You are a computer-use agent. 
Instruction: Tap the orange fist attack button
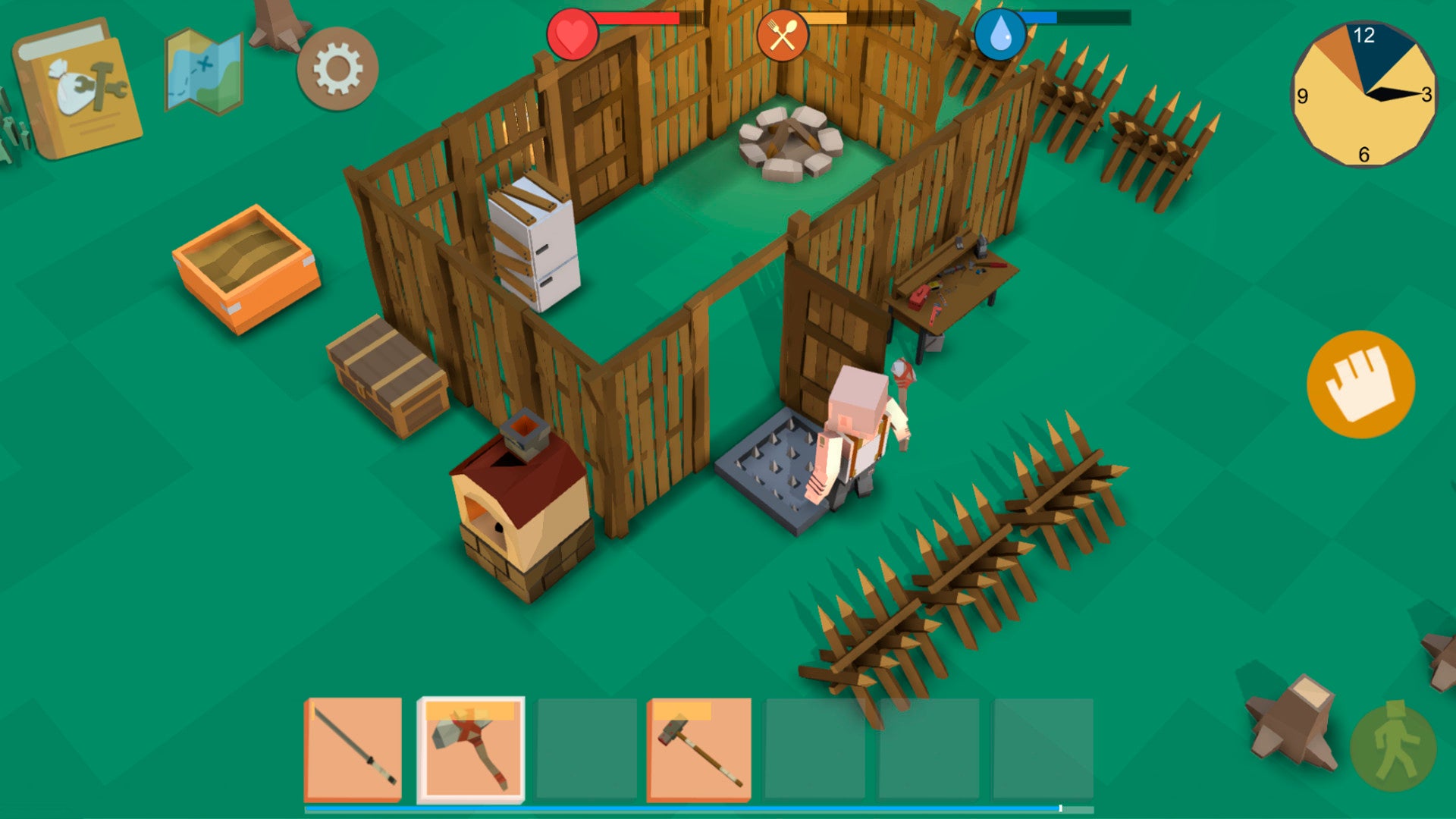tap(1360, 384)
